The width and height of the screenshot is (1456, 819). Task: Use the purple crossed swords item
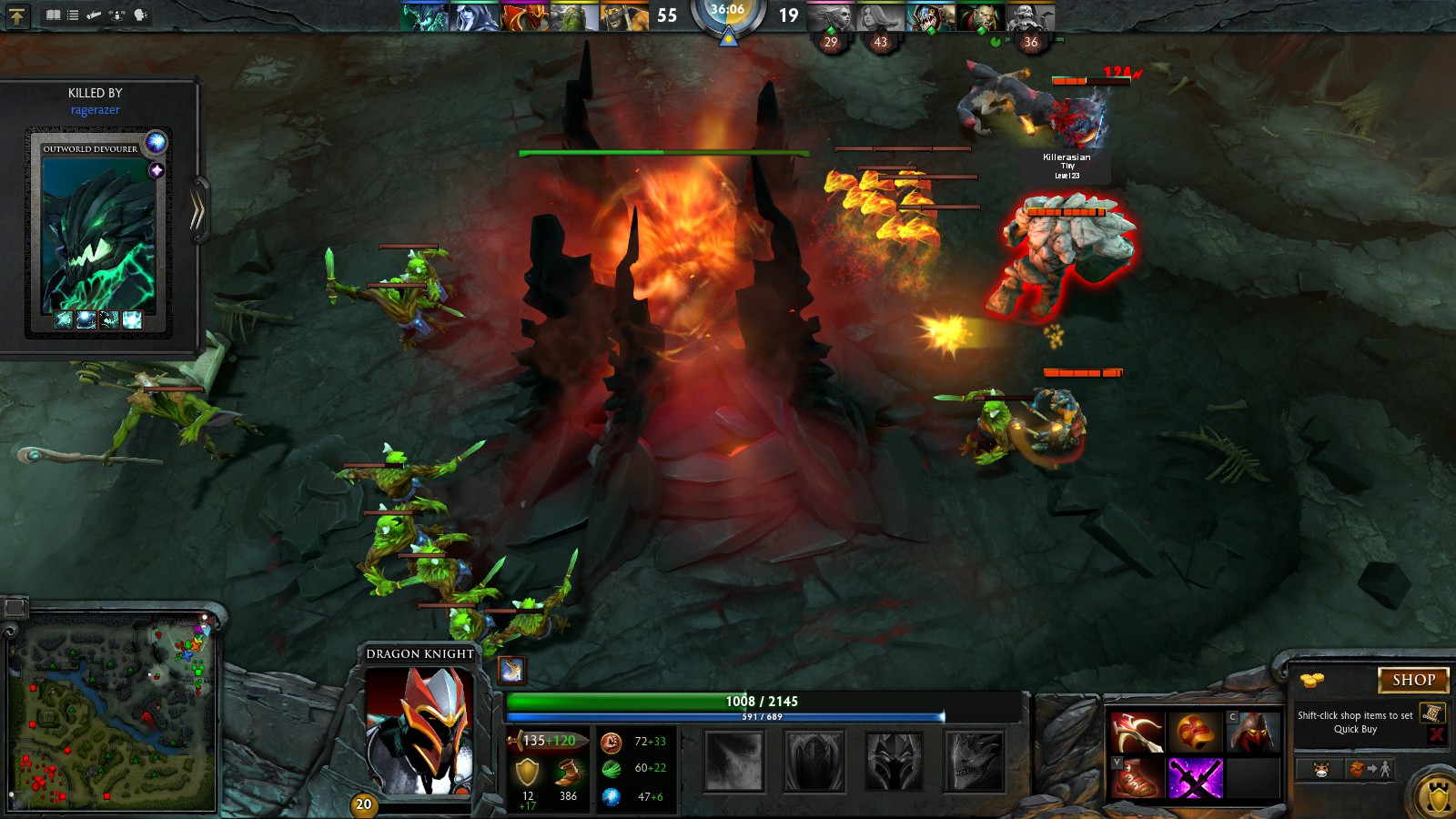tap(1195, 779)
